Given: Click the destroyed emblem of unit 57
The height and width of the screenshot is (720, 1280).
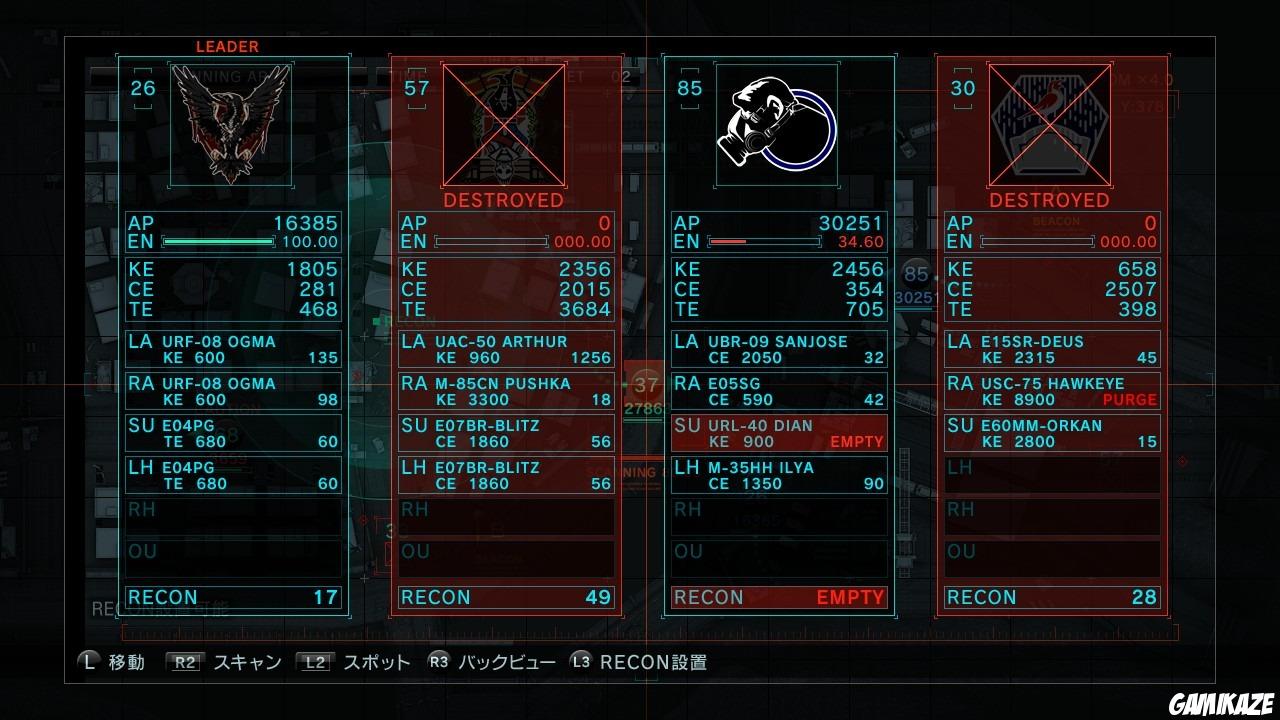Looking at the screenshot, I should (505, 125).
